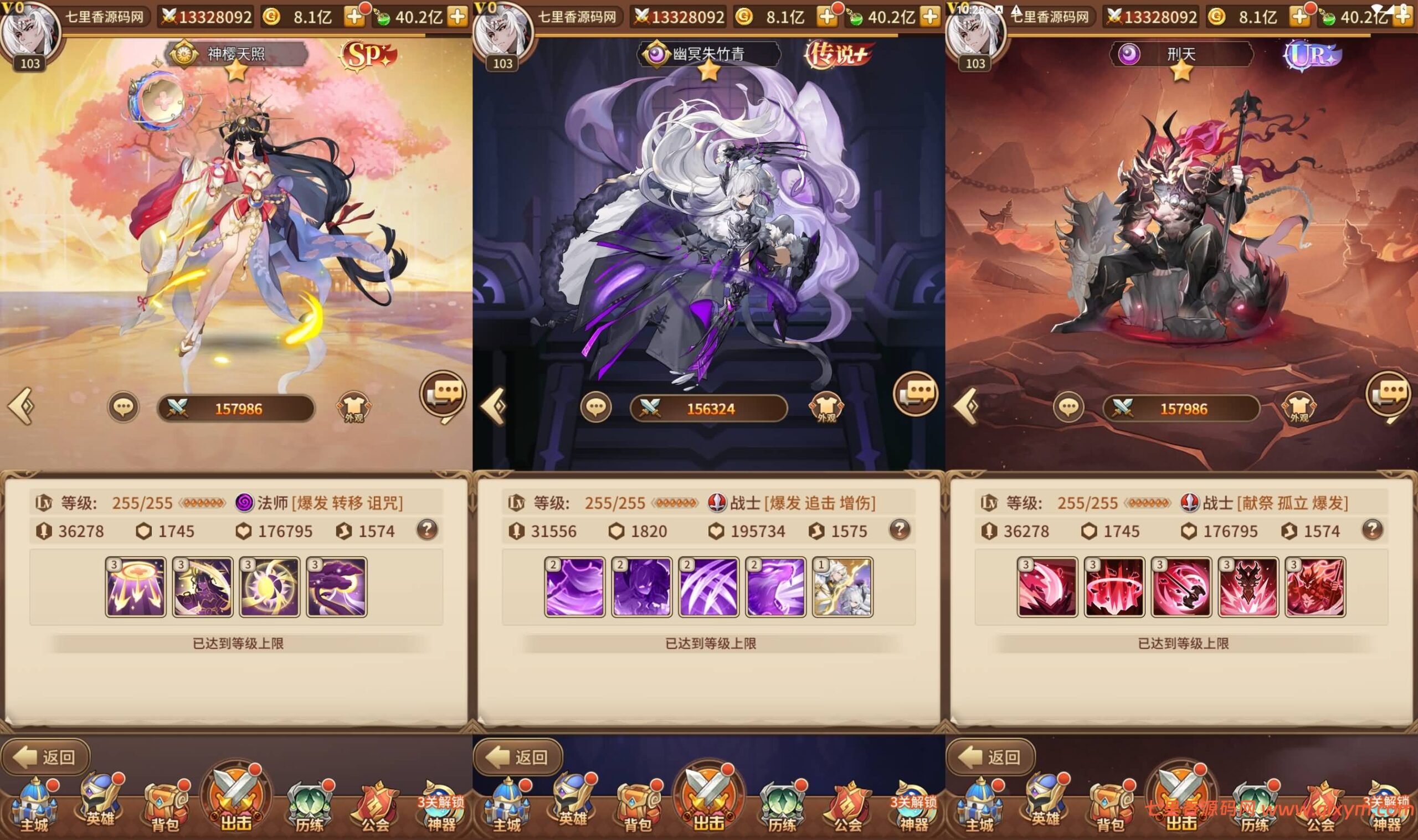
Task: Click 出击 battle button below 神樱天照's panel
Action: click(236, 799)
